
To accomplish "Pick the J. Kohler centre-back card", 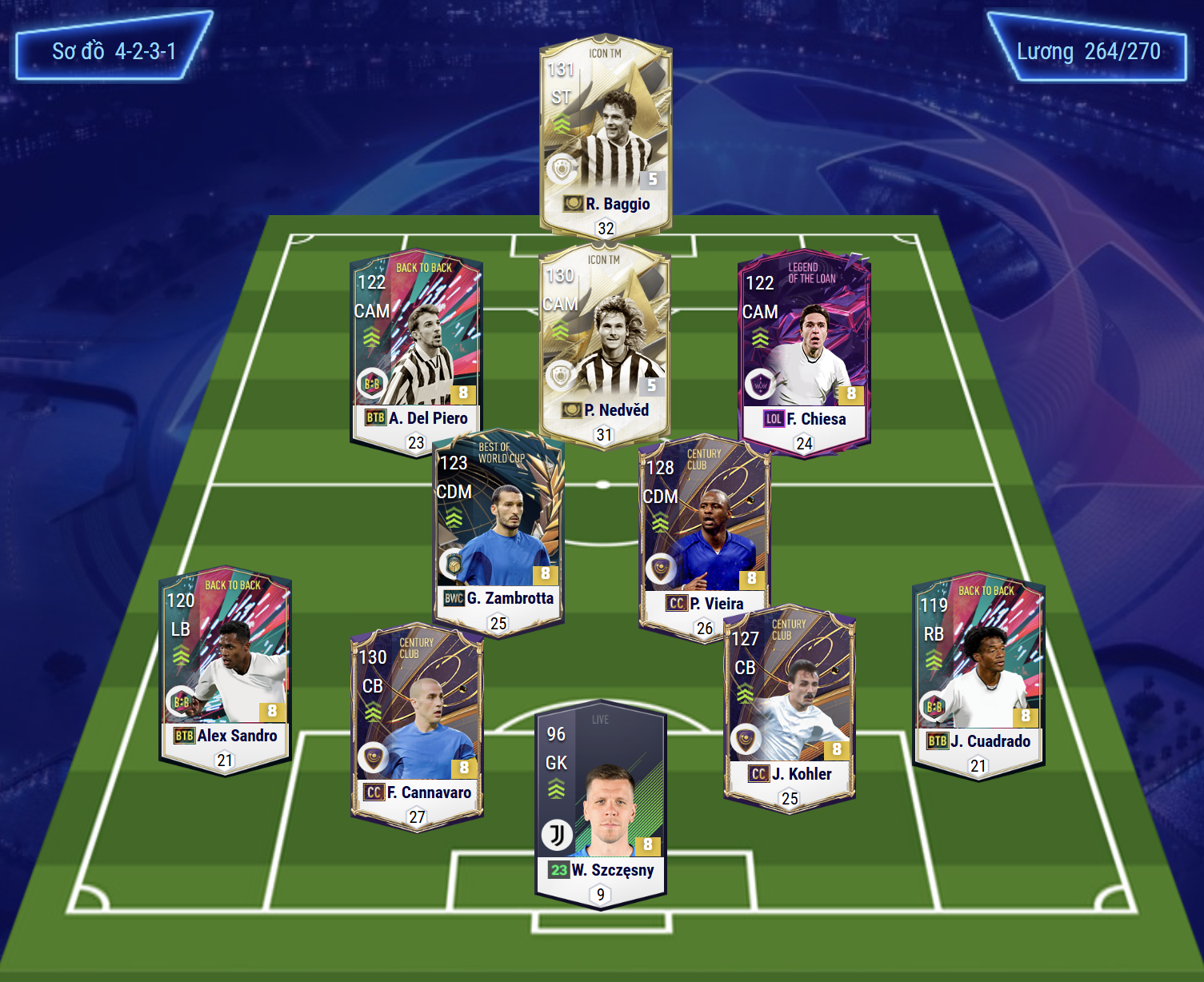I will click(790, 704).
